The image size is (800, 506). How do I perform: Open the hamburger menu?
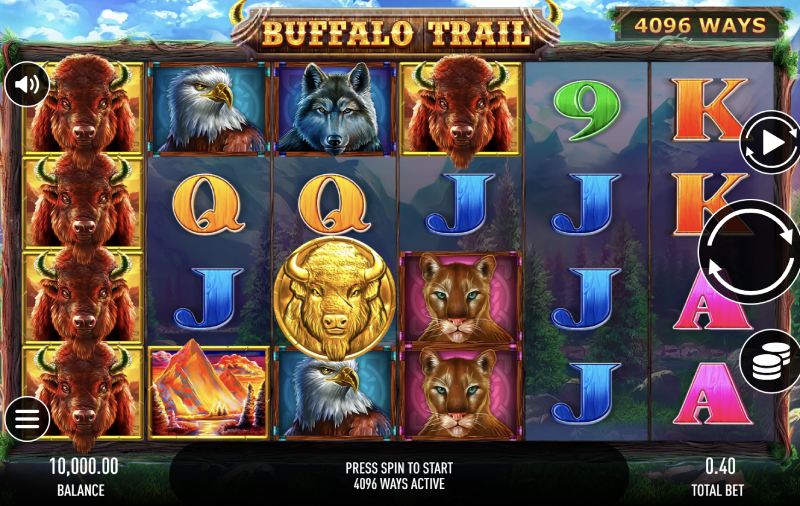point(27,419)
